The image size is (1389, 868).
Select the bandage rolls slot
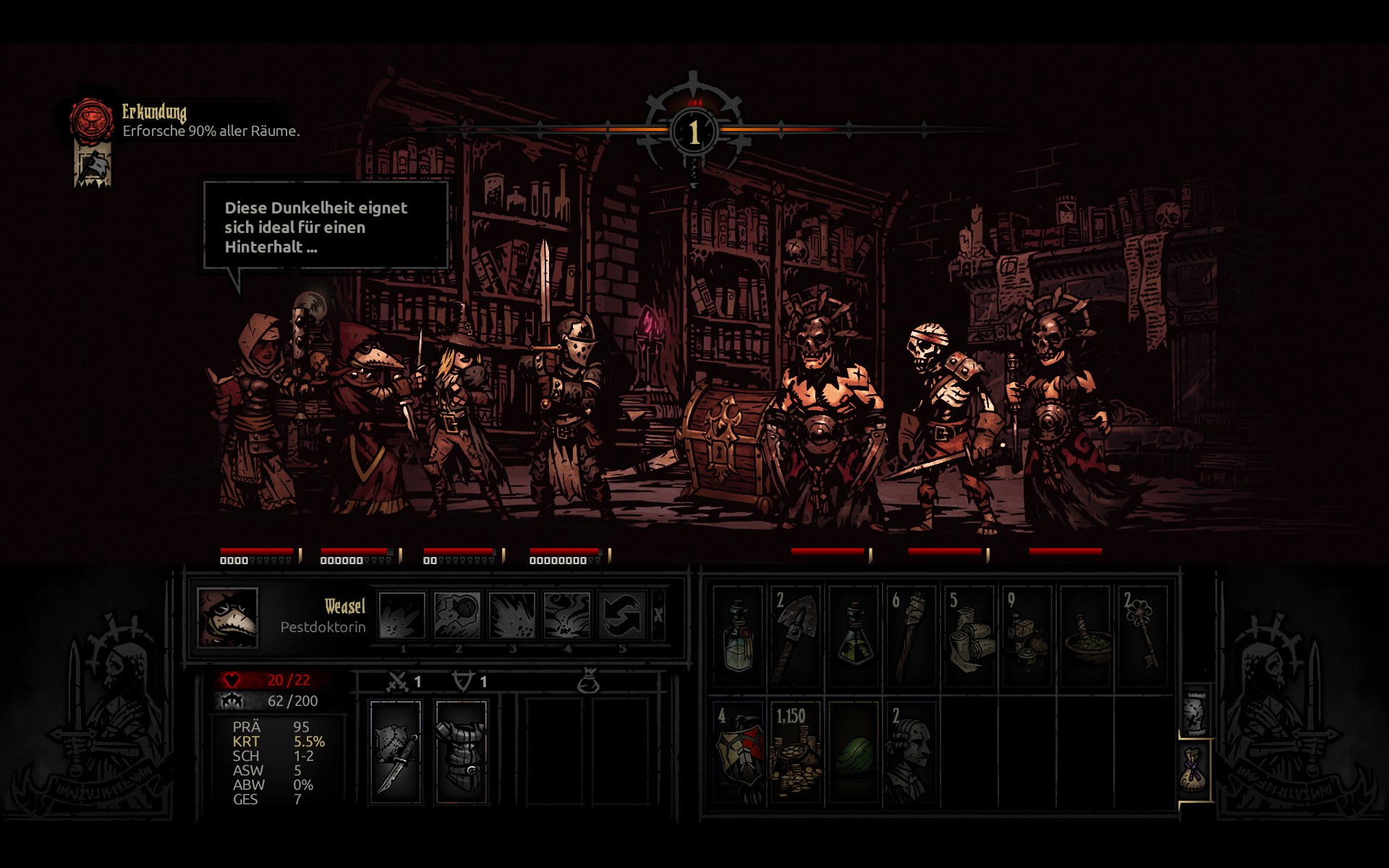(x=969, y=637)
